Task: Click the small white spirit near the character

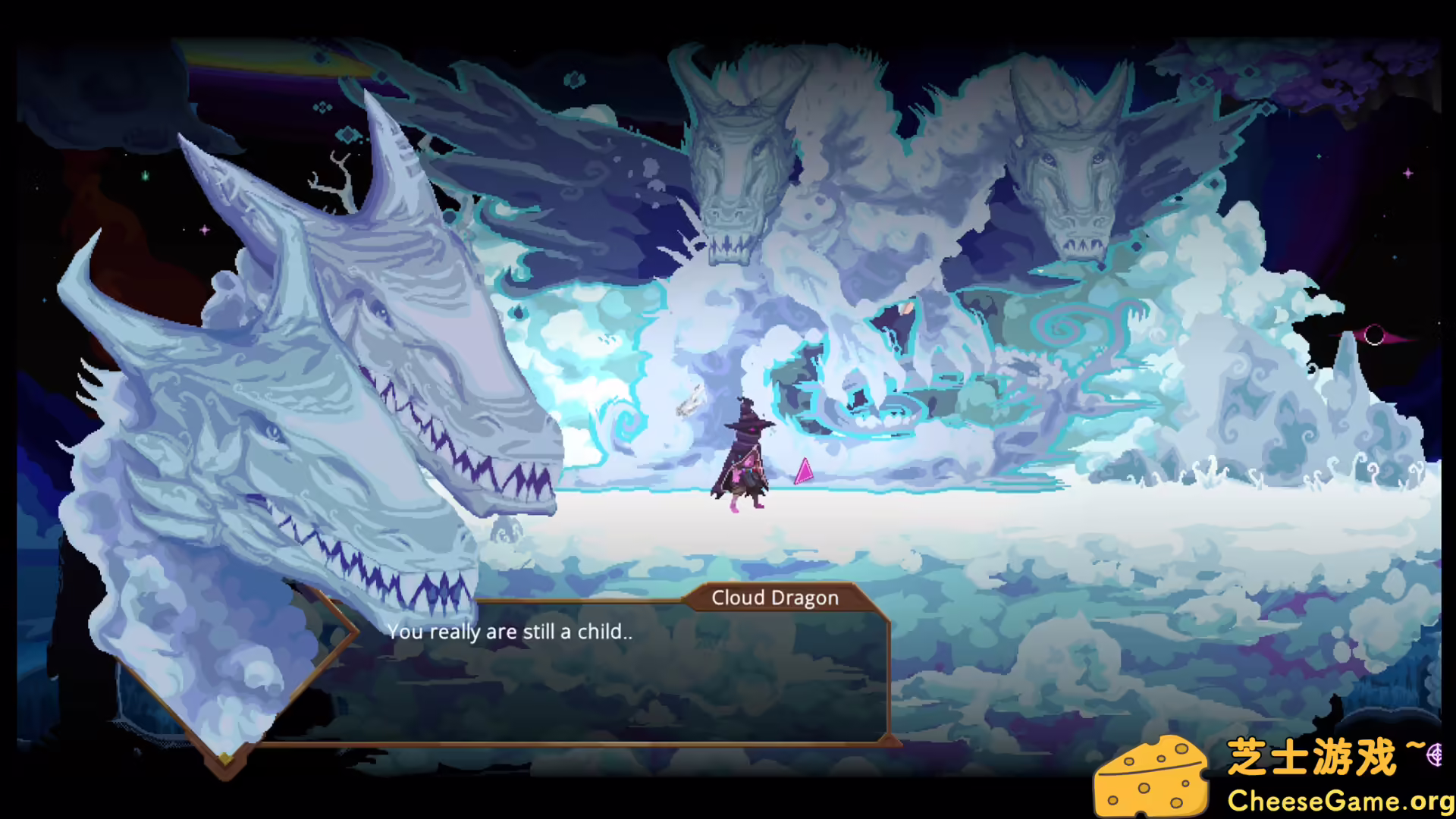Action: 689,402
